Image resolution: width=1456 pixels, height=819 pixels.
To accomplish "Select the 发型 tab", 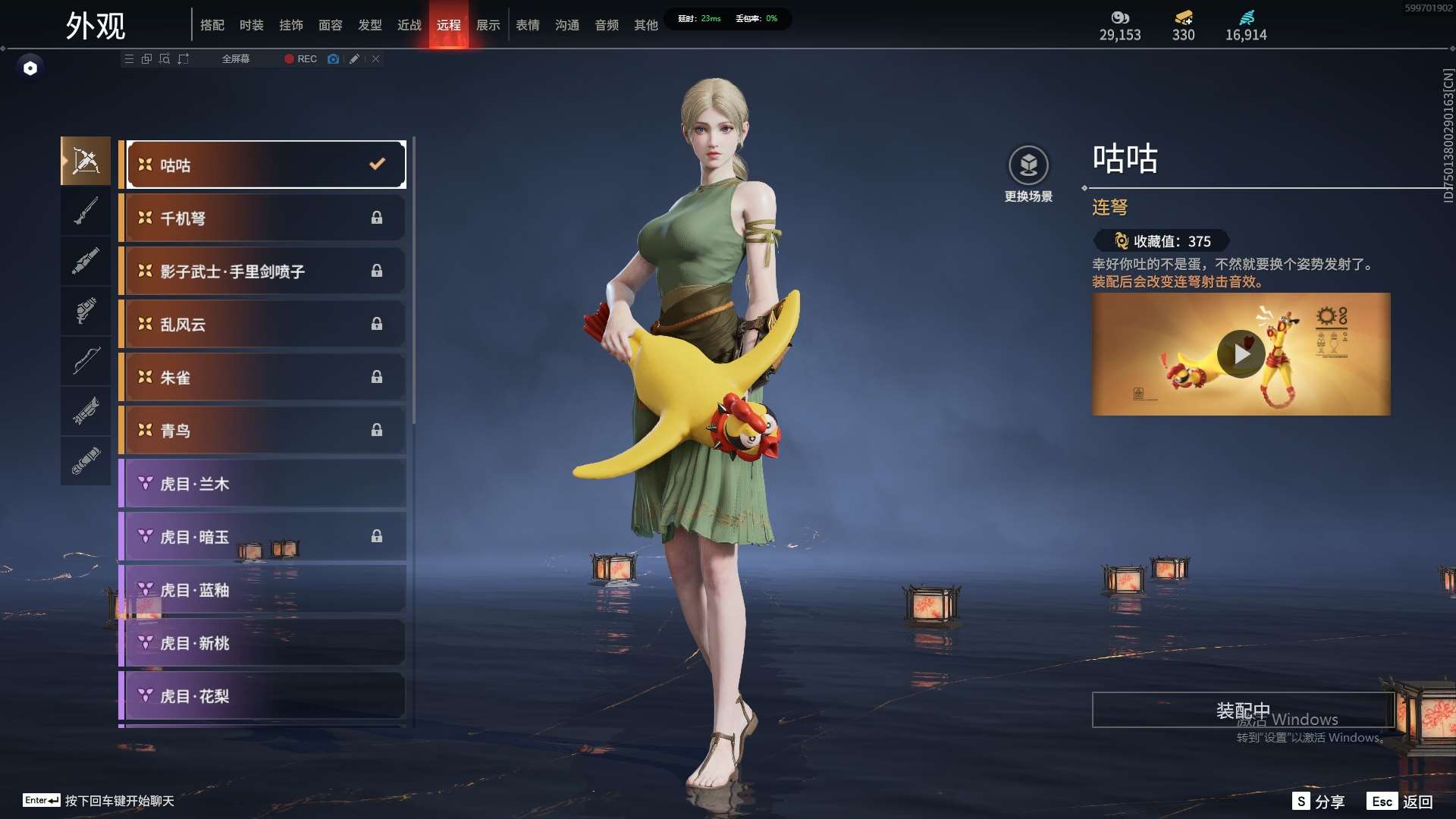I will coord(370,25).
